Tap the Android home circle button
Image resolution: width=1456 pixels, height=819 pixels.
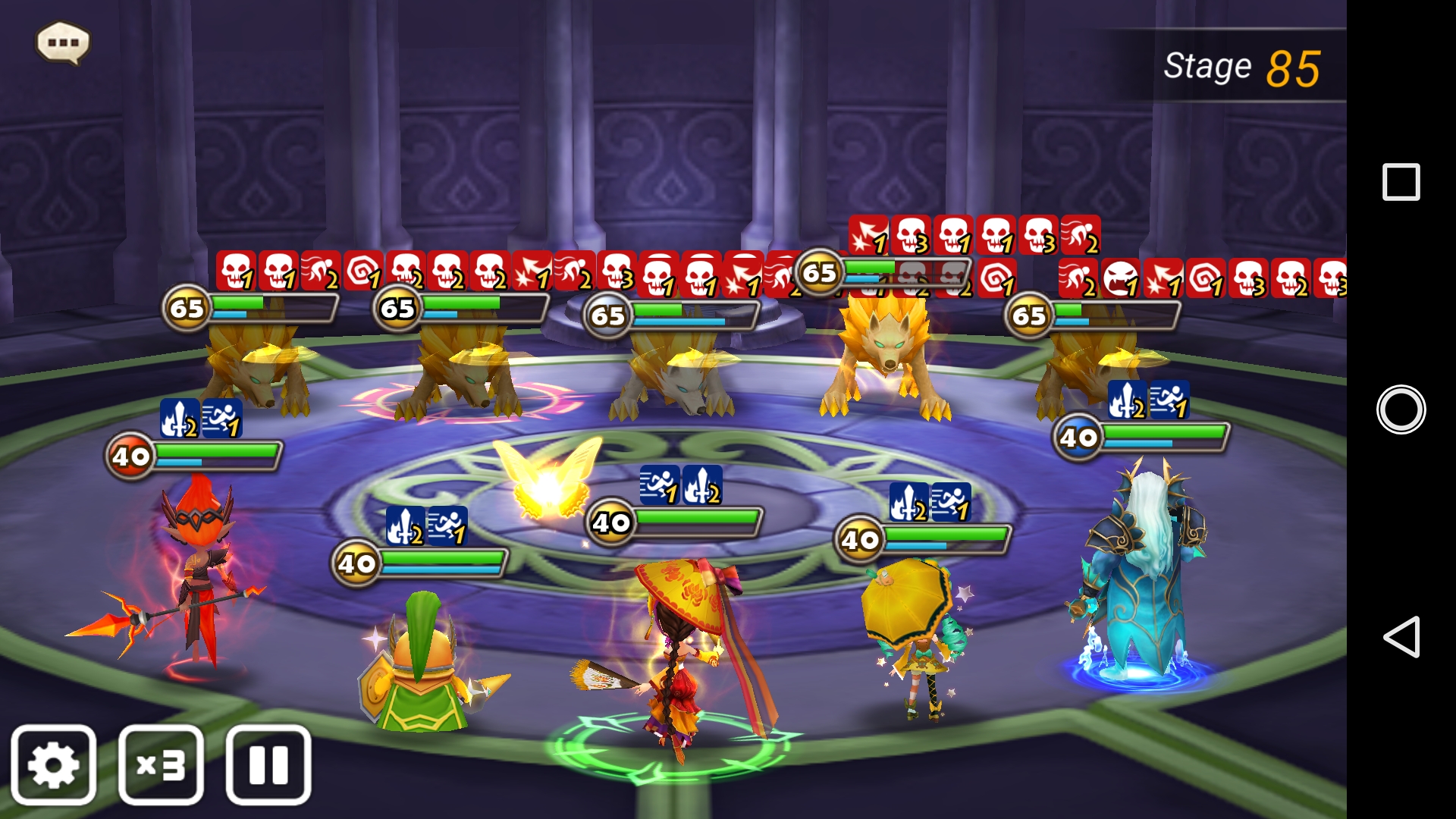click(x=1401, y=409)
